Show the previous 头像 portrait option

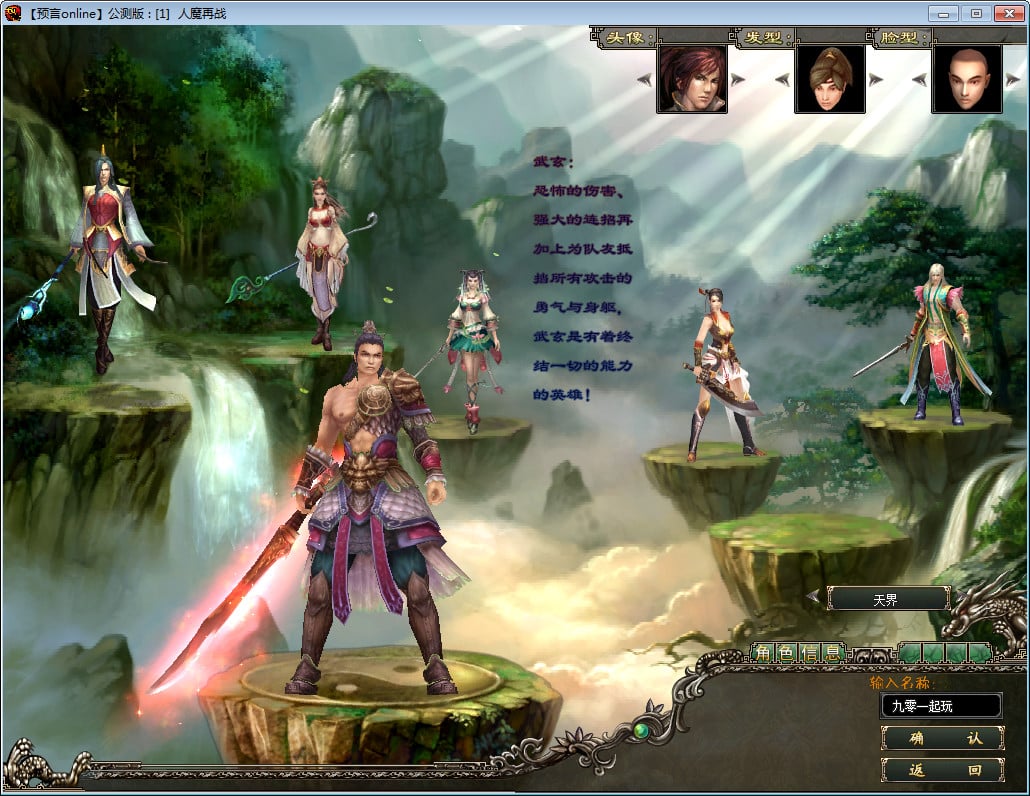click(645, 80)
